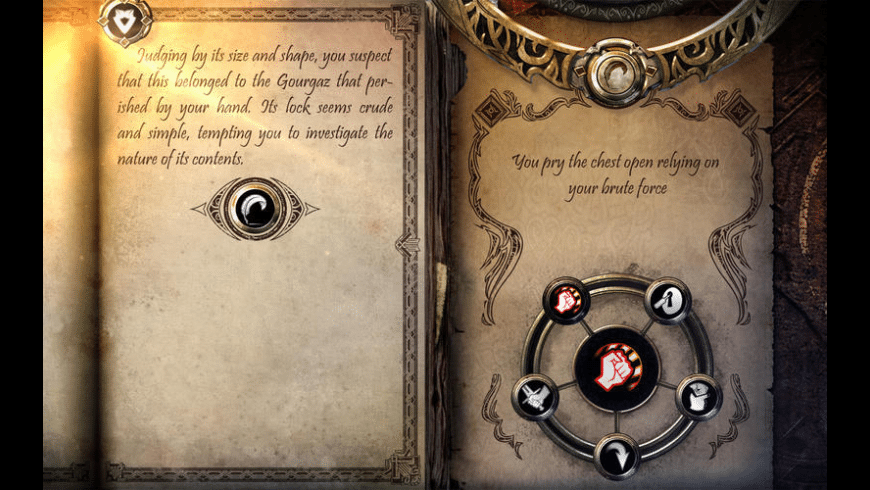Select the red fist choice on the wheel rim
Viewport: 870px width, 490px height.
pos(565,300)
